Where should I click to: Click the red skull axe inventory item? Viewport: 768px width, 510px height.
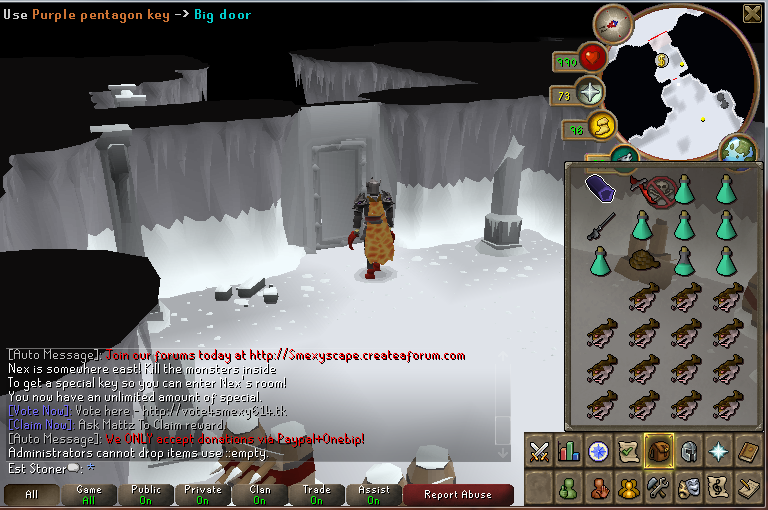click(644, 188)
